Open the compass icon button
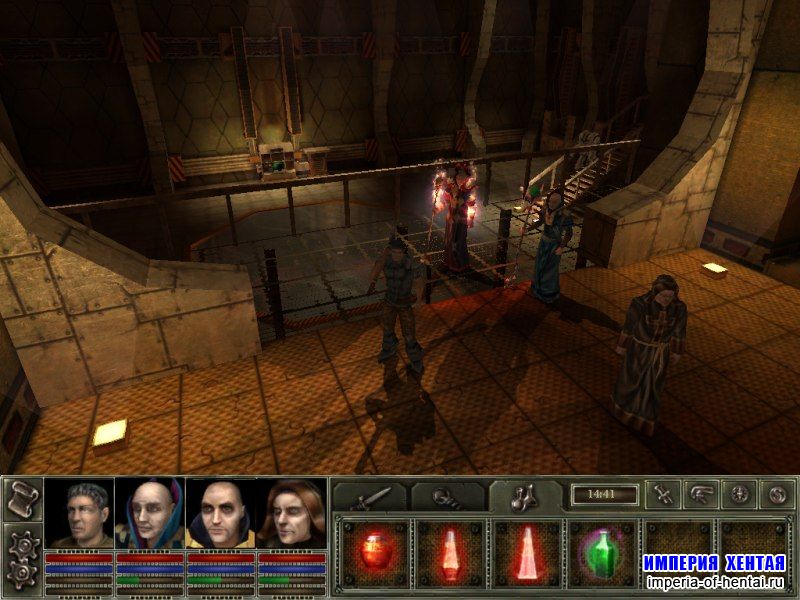The height and width of the screenshot is (600, 800). [739, 493]
